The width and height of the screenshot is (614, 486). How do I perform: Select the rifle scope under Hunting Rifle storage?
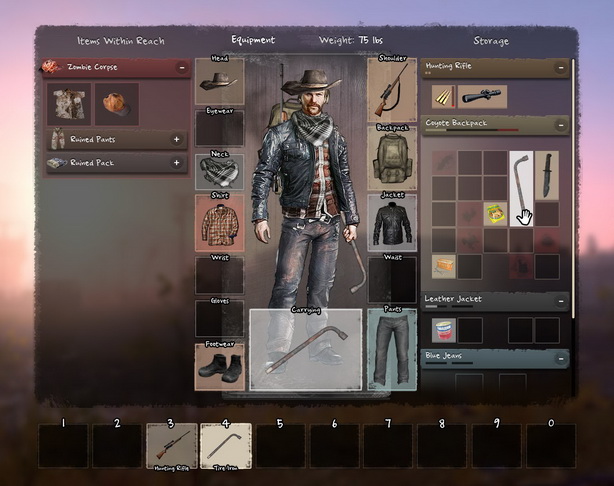[x=483, y=96]
